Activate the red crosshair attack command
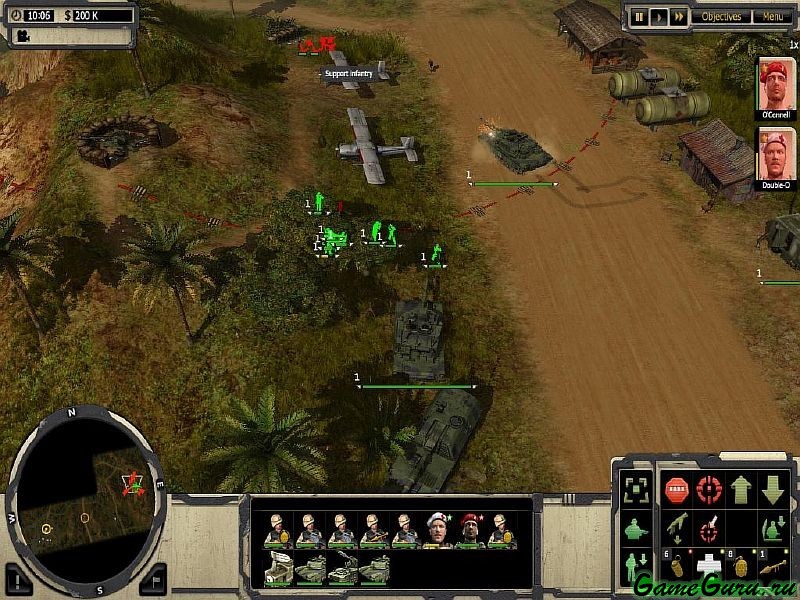The width and height of the screenshot is (800, 600). (x=709, y=491)
